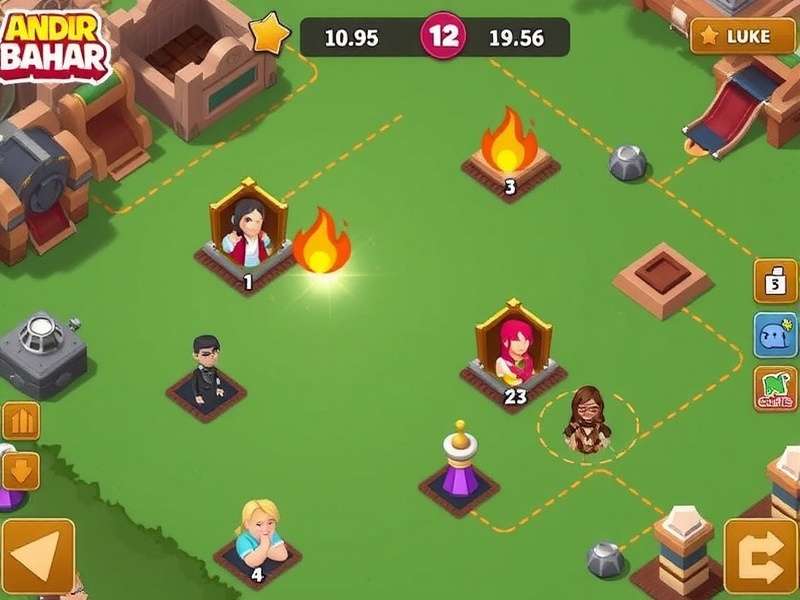Viewport: 800px width, 600px height.
Task: Open the package icon showing 5
Action: tap(775, 282)
